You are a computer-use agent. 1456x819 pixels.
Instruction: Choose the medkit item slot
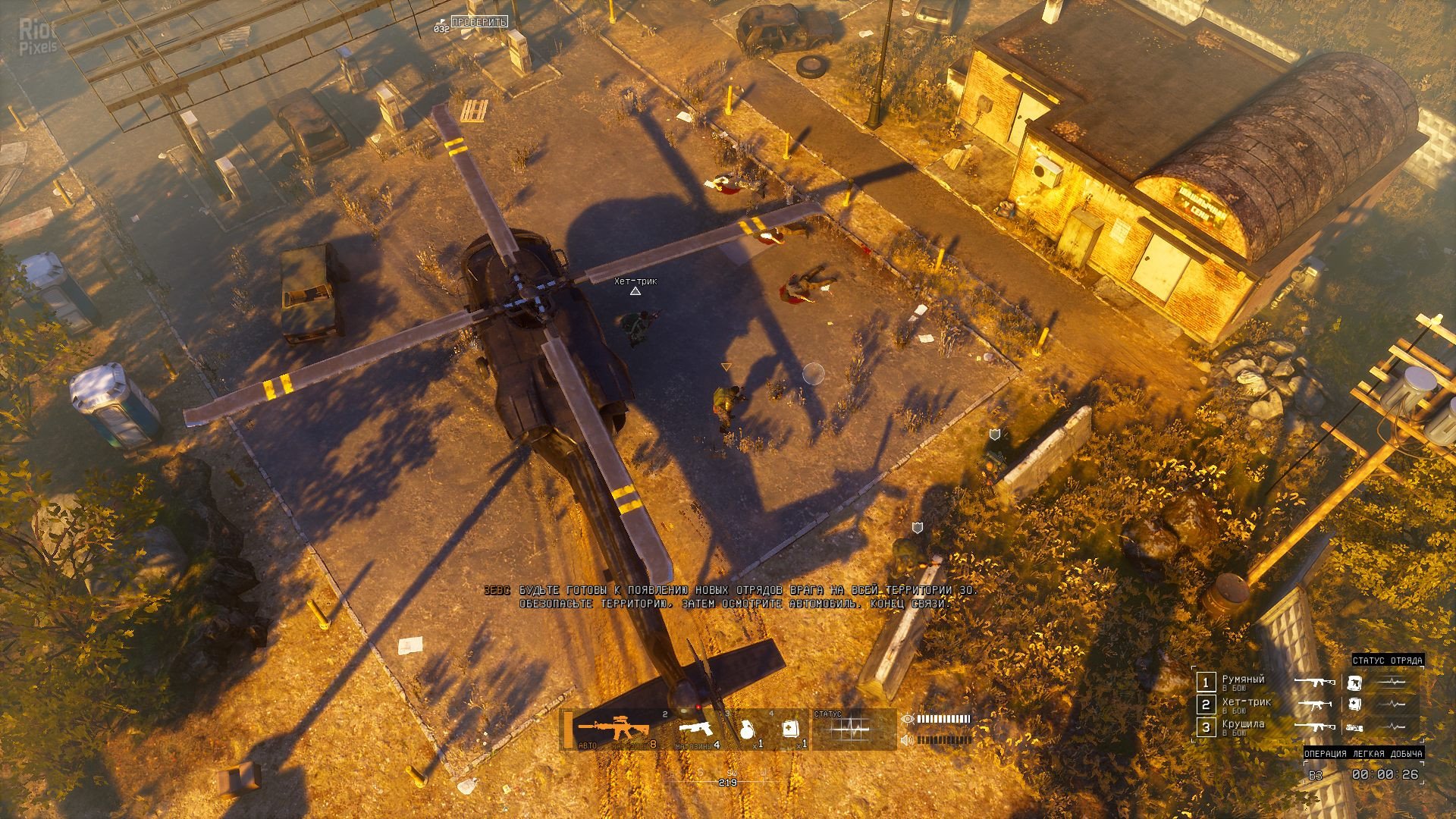[789, 730]
